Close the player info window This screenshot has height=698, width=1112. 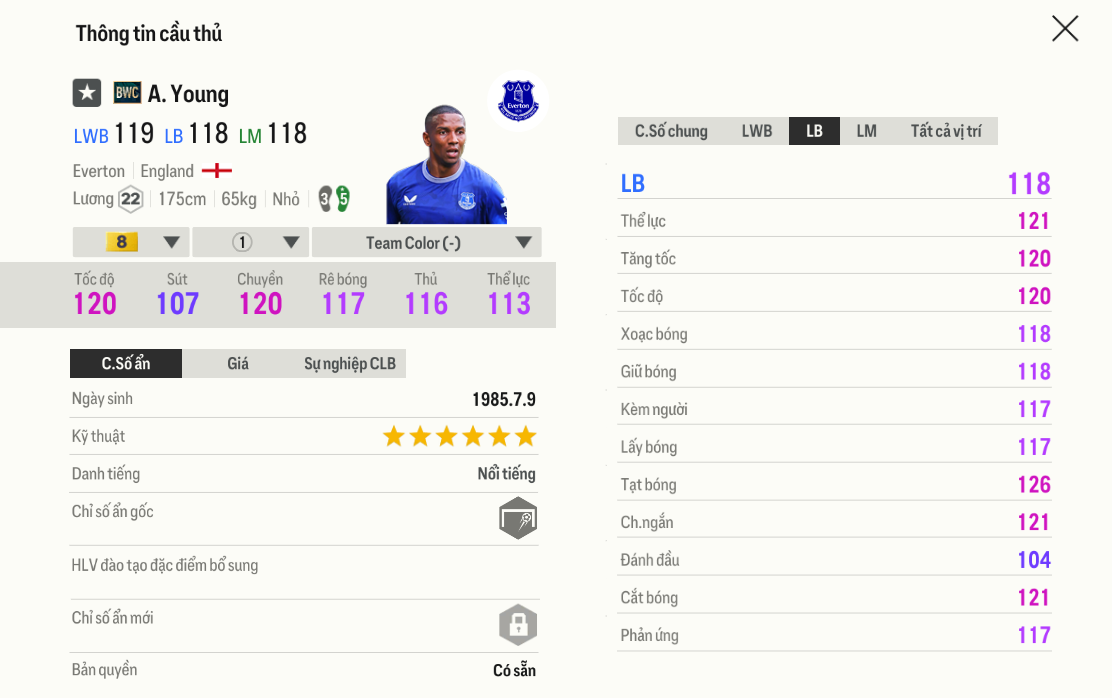coord(1065,29)
